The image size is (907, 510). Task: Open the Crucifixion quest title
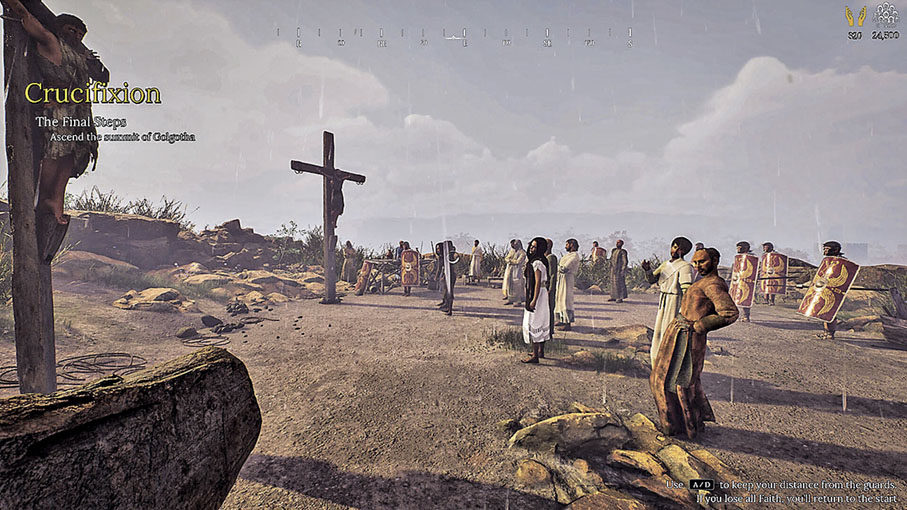(93, 94)
